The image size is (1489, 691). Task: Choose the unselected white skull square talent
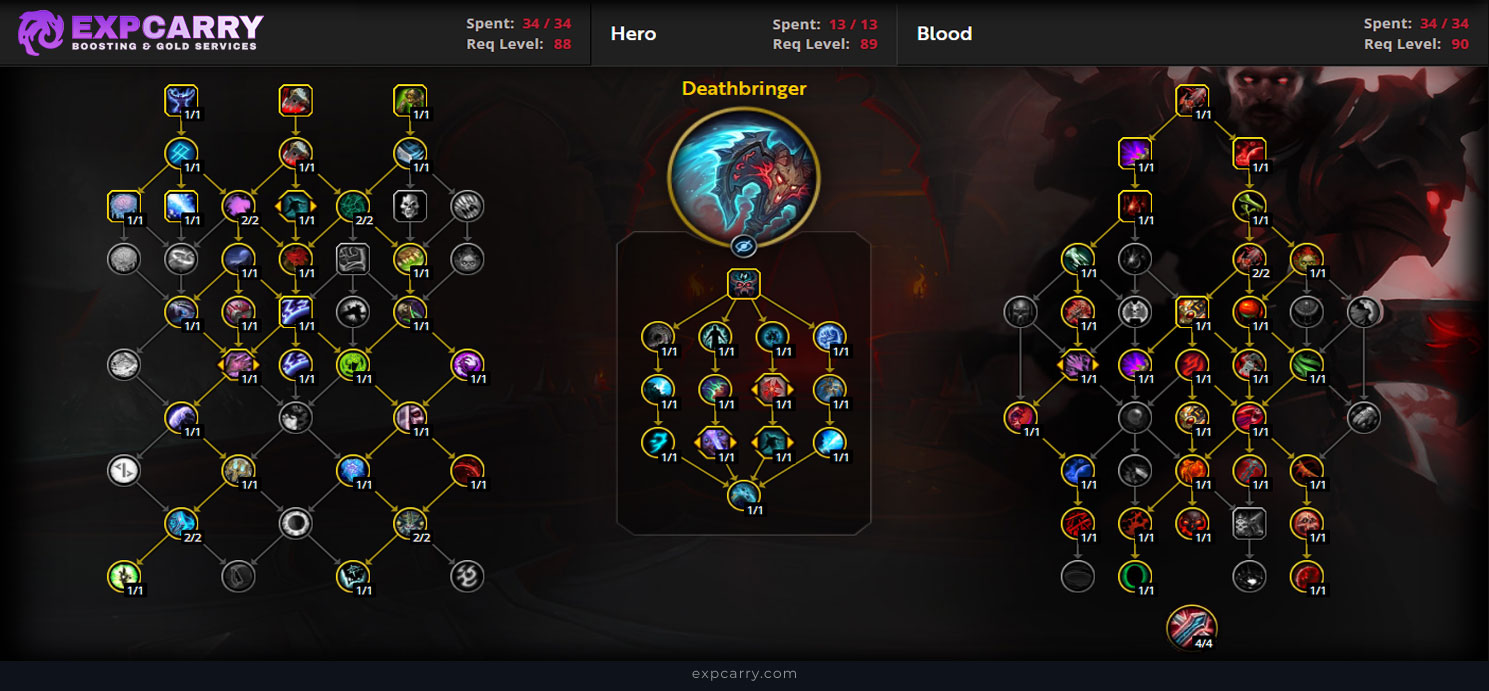410,206
